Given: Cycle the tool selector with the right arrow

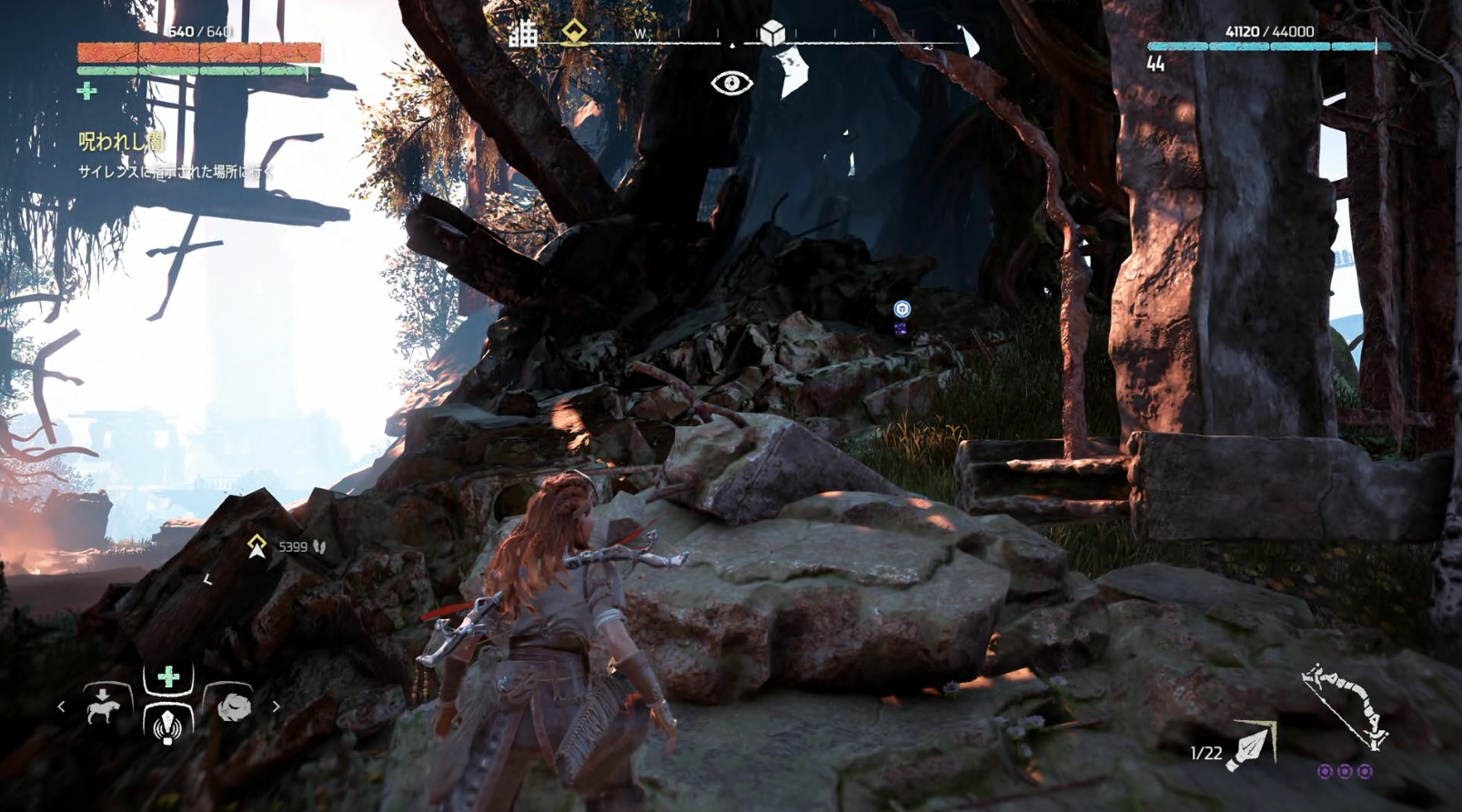Looking at the screenshot, I should click(276, 707).
